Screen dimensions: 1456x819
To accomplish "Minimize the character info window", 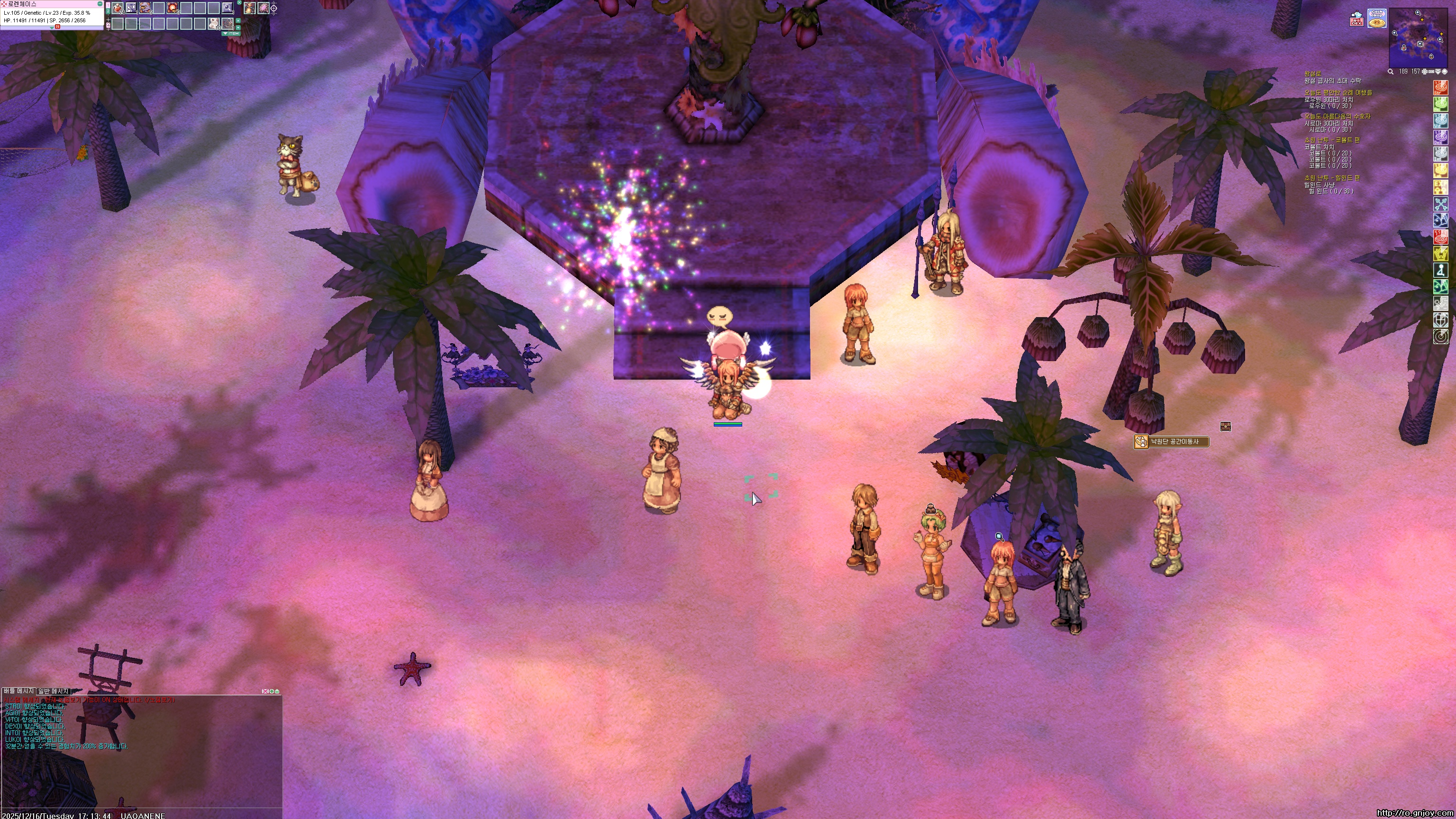I will coord(100,4).
